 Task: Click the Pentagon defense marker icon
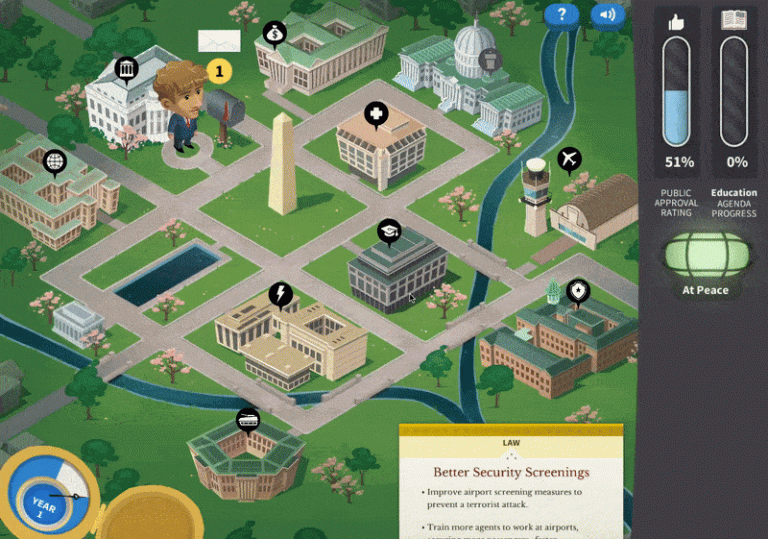click(247, 419)
